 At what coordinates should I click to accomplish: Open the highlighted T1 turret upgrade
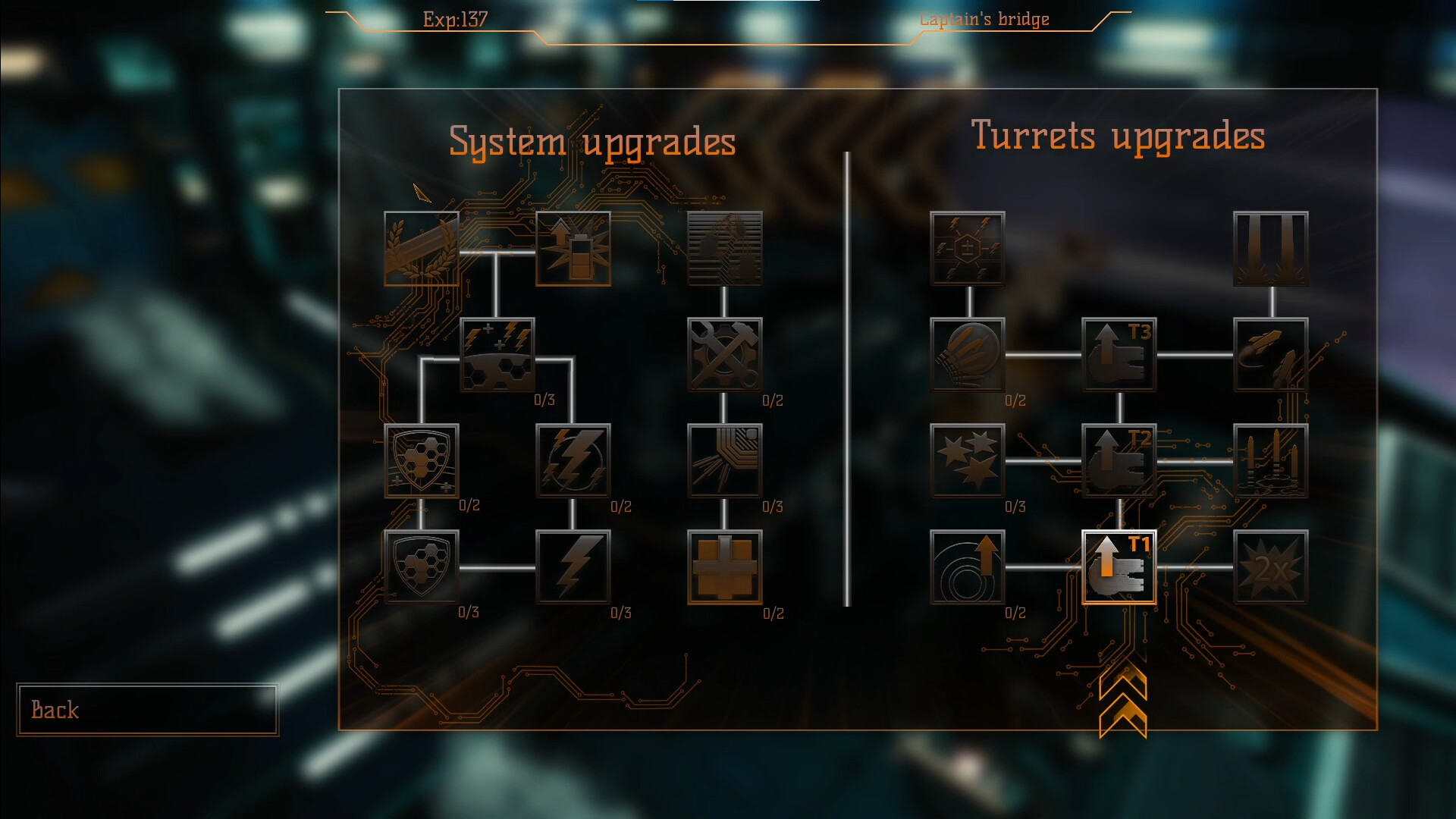pyautogui.click(x=1119, y=567)
